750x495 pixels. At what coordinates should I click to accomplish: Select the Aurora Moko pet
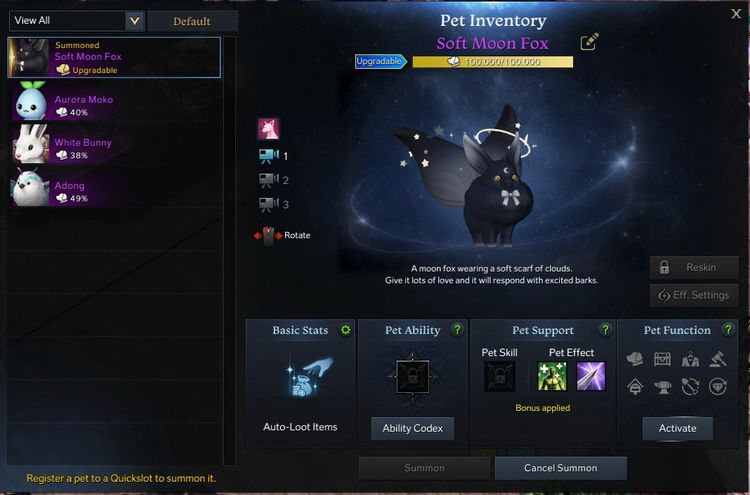114,105
